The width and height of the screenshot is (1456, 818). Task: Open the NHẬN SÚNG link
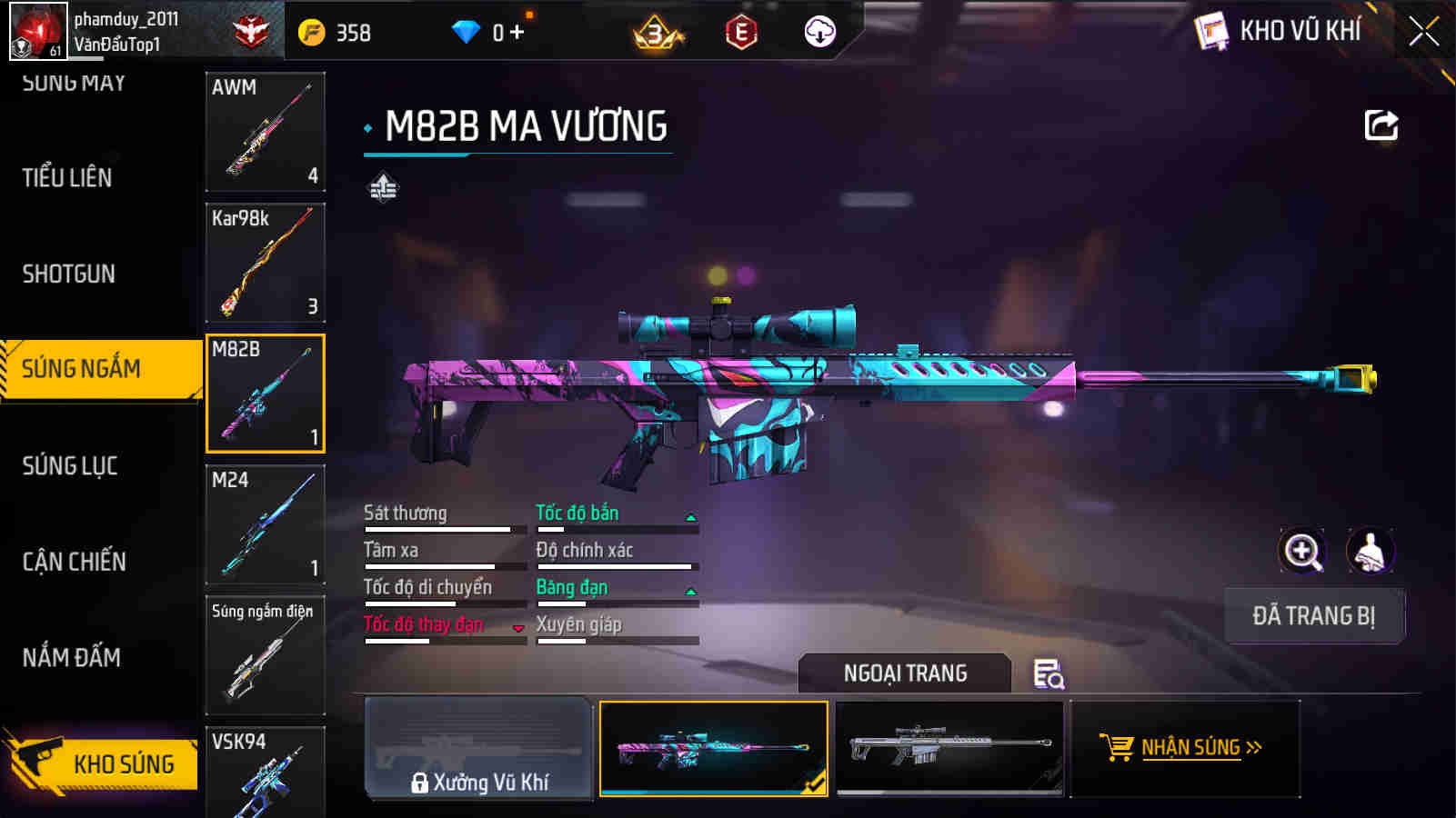[x=1192, y=747]
